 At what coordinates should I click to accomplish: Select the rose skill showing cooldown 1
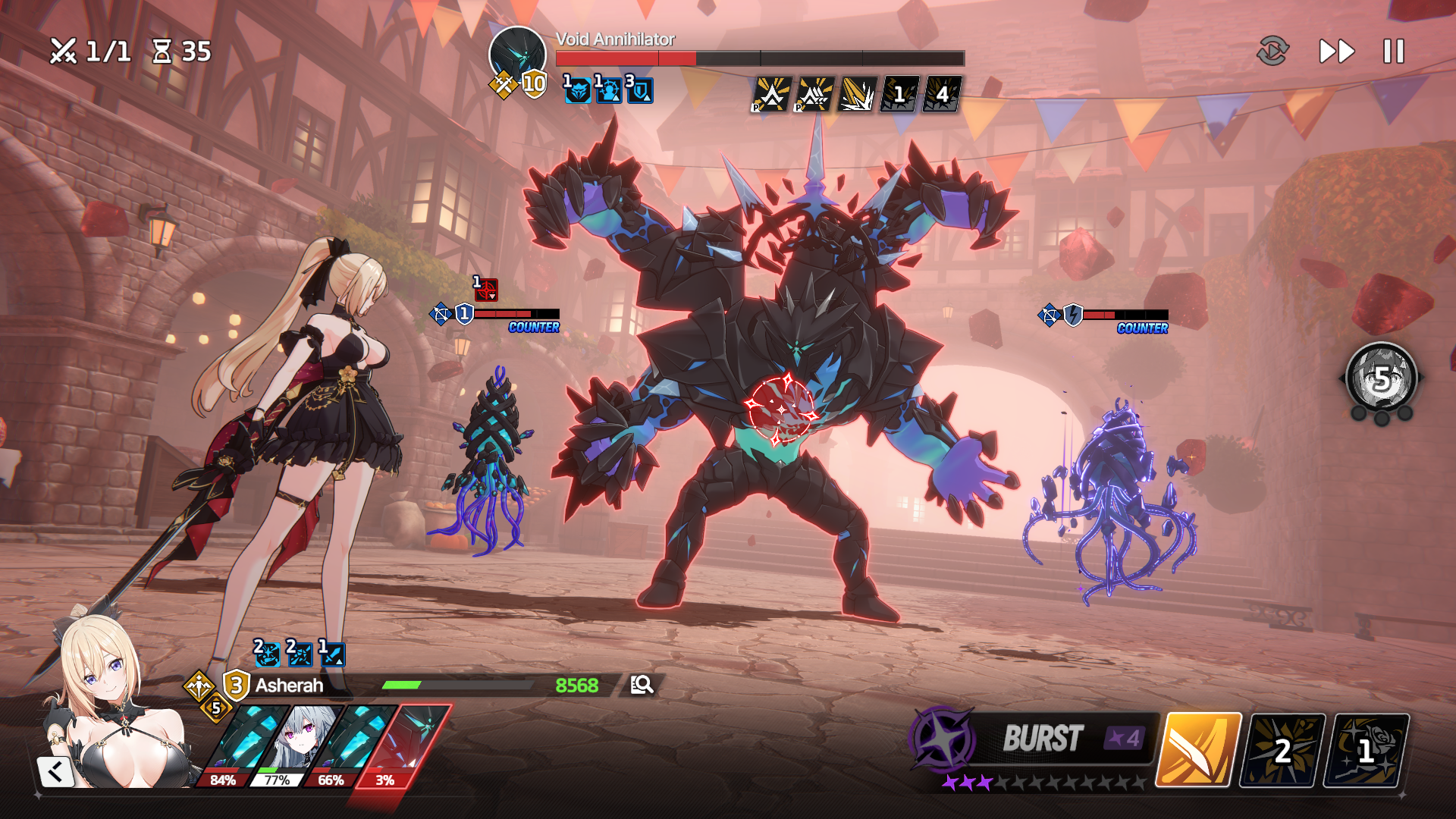coord(1366,749)
